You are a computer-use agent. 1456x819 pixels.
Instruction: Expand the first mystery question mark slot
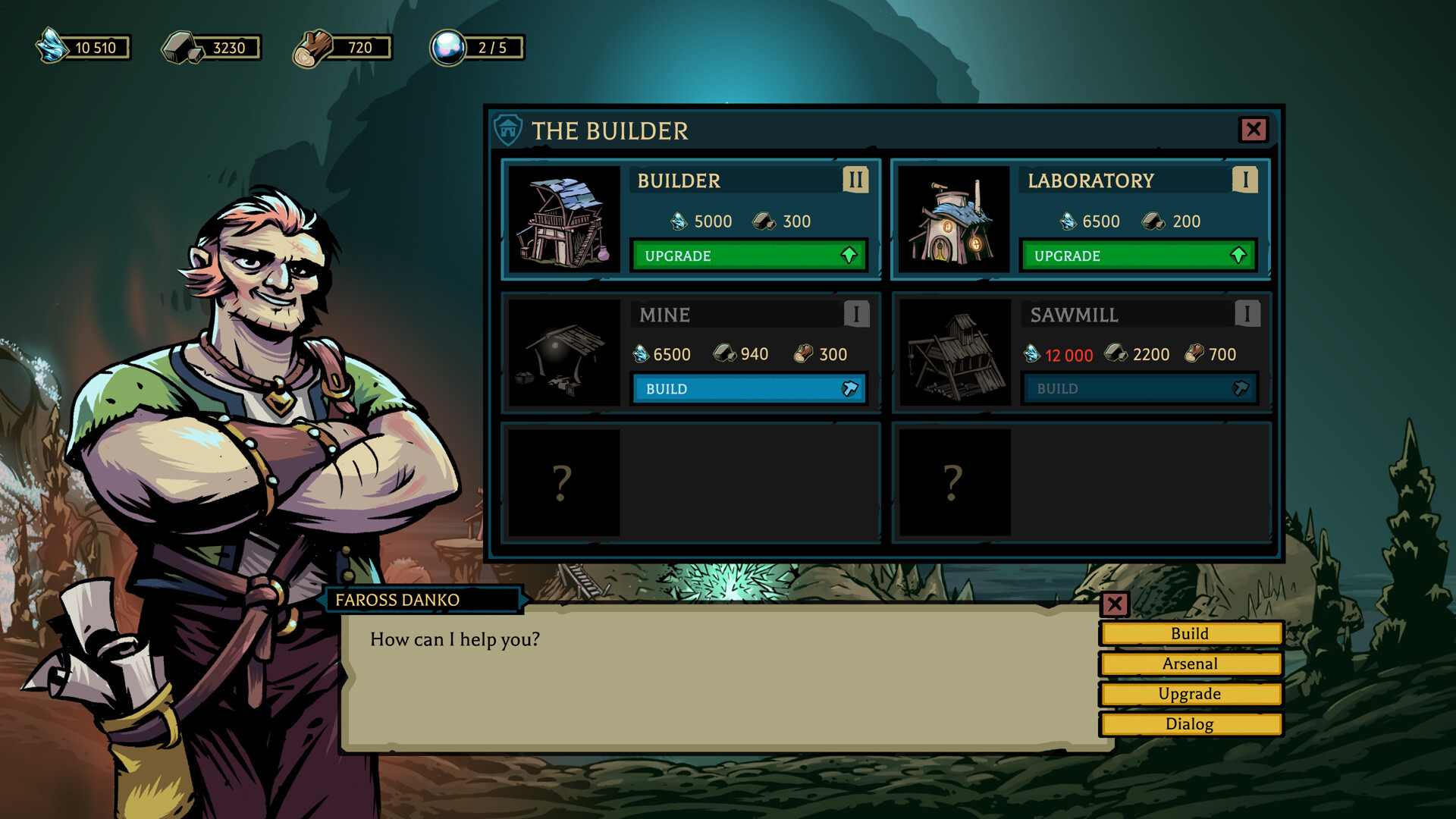point(562,481)
